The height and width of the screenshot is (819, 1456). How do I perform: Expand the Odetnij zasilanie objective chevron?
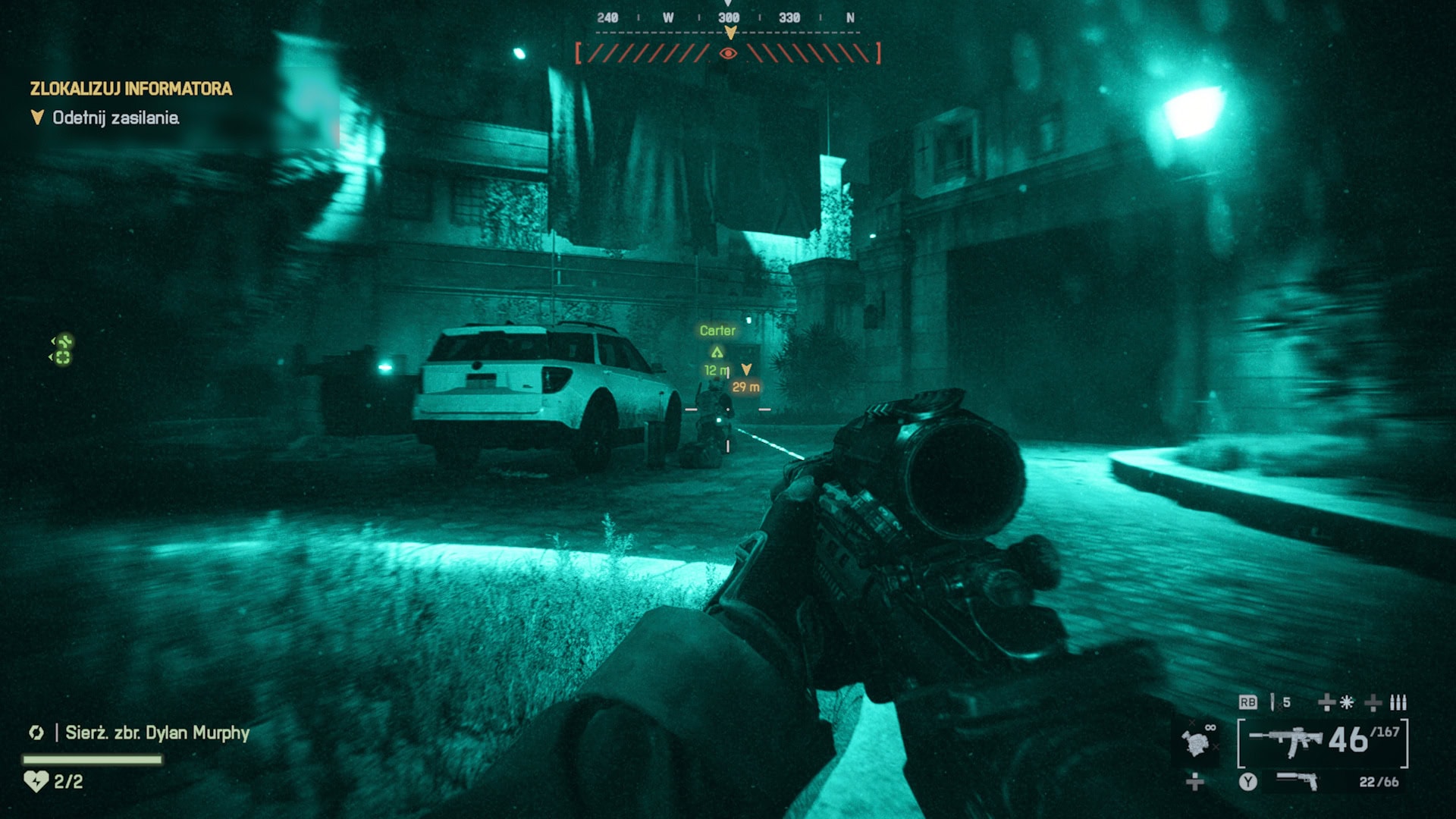(x=36, y=118)
